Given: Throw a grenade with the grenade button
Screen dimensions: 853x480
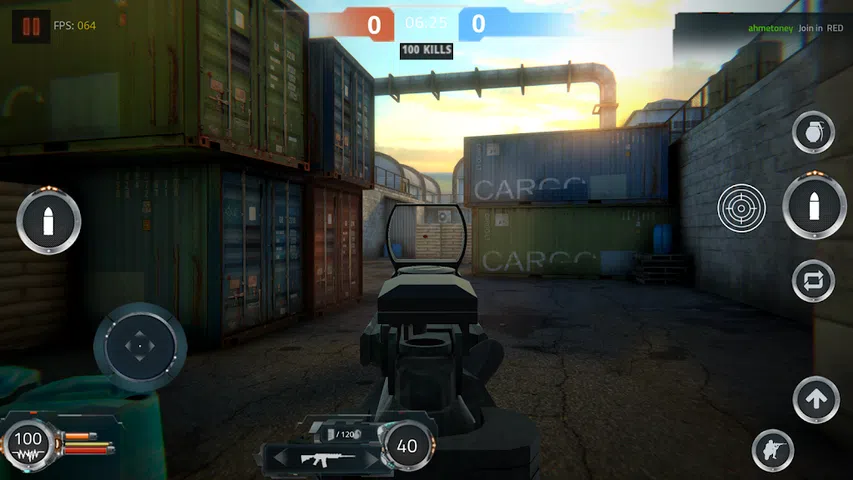Looking at the screenshot, I should click(813, 133).
